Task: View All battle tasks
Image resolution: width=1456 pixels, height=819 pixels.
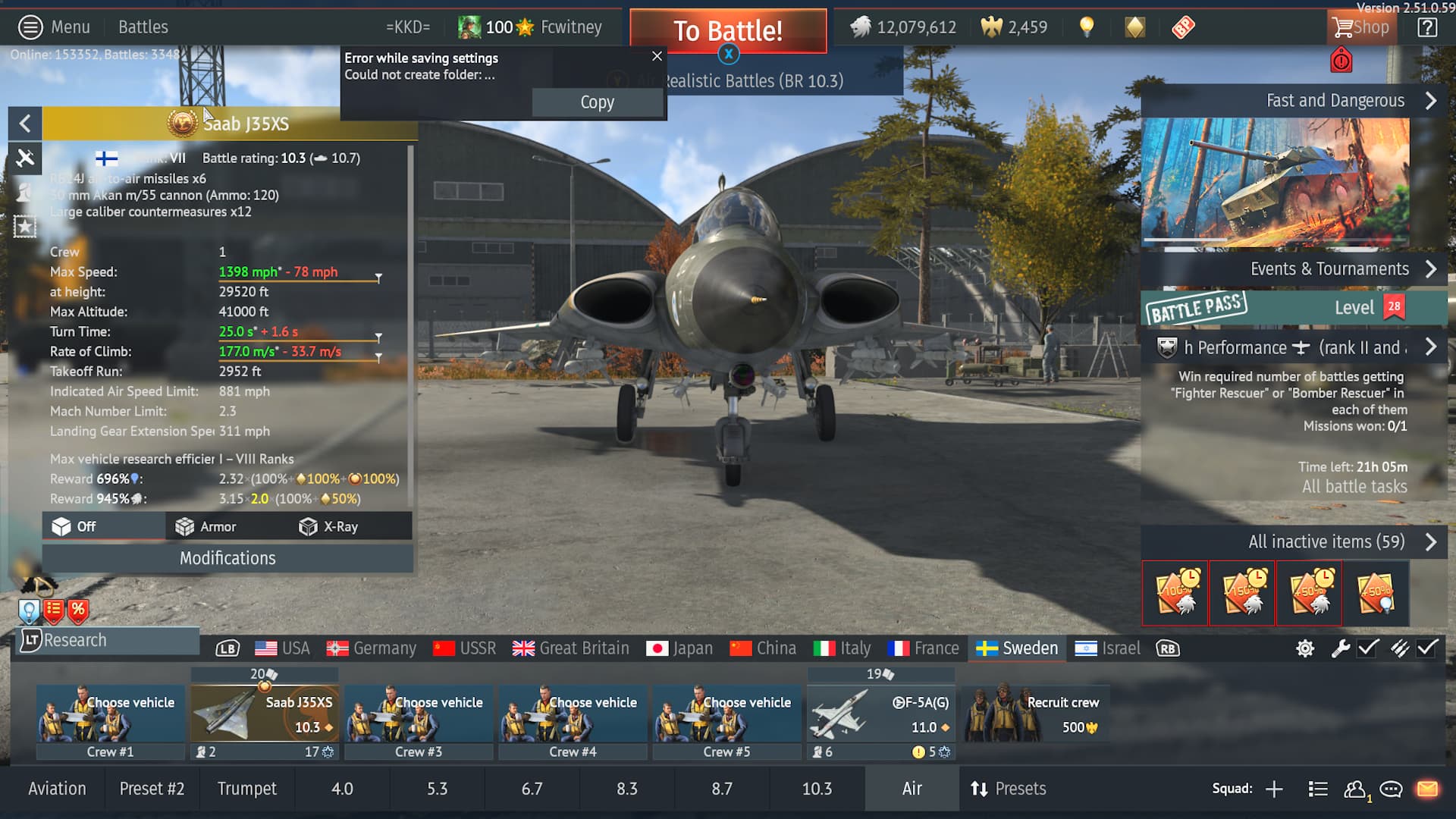Action: tap(1354, 487)
